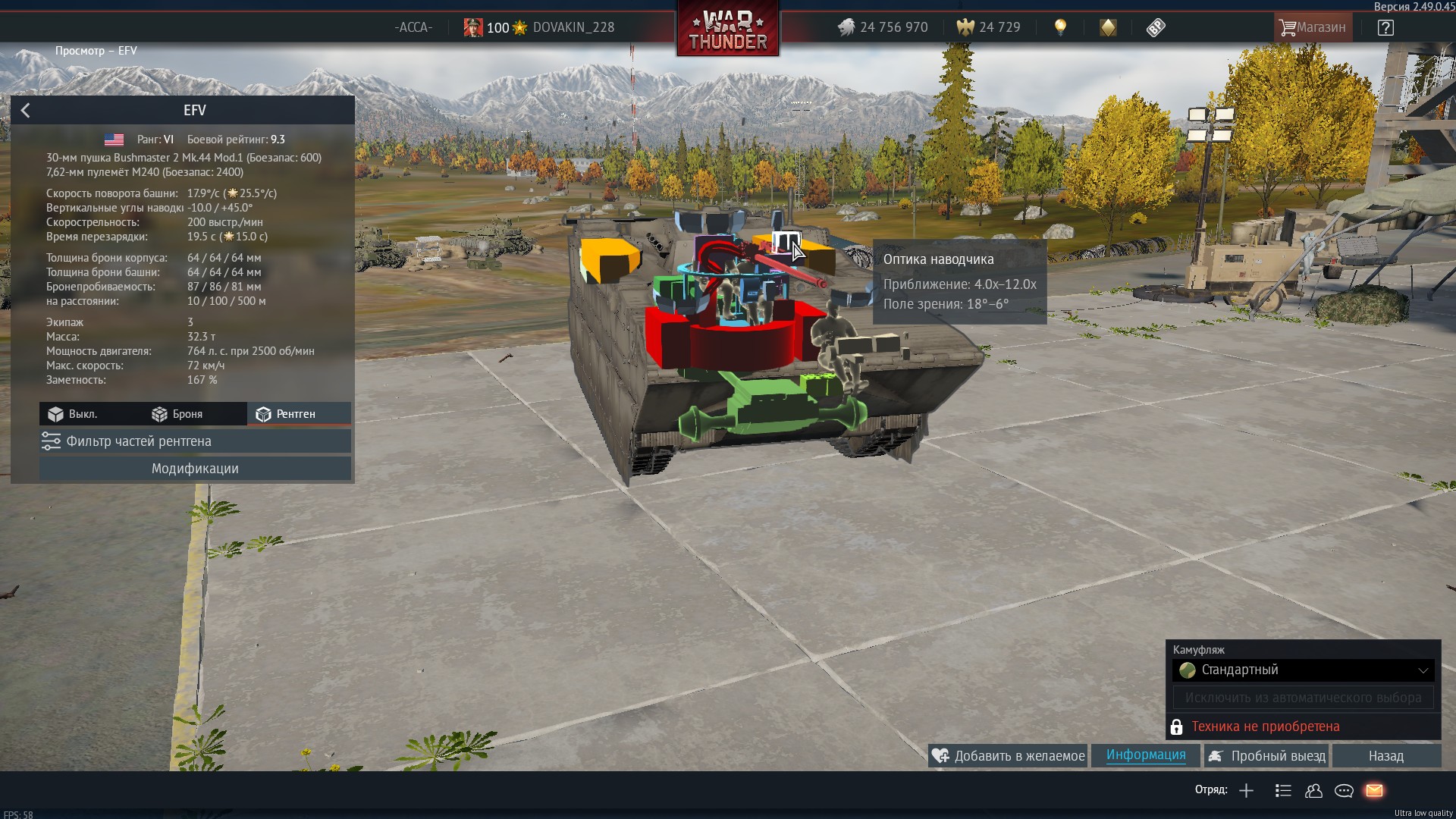Open the chat bubble icon
Screen dimensions: 1456x819
(1344, 791)
